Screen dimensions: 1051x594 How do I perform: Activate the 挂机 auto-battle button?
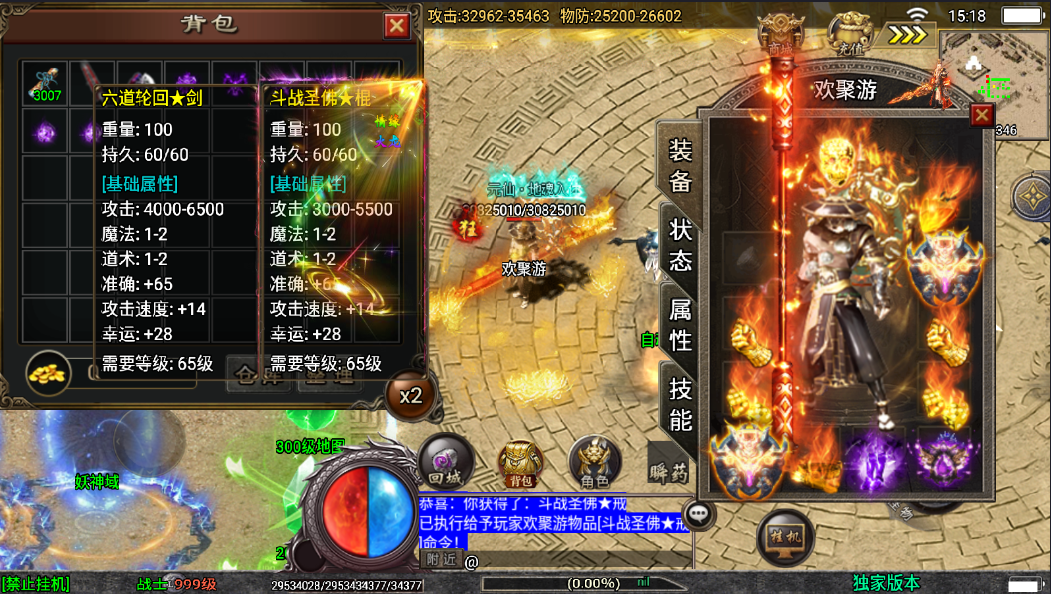(784, 538)
